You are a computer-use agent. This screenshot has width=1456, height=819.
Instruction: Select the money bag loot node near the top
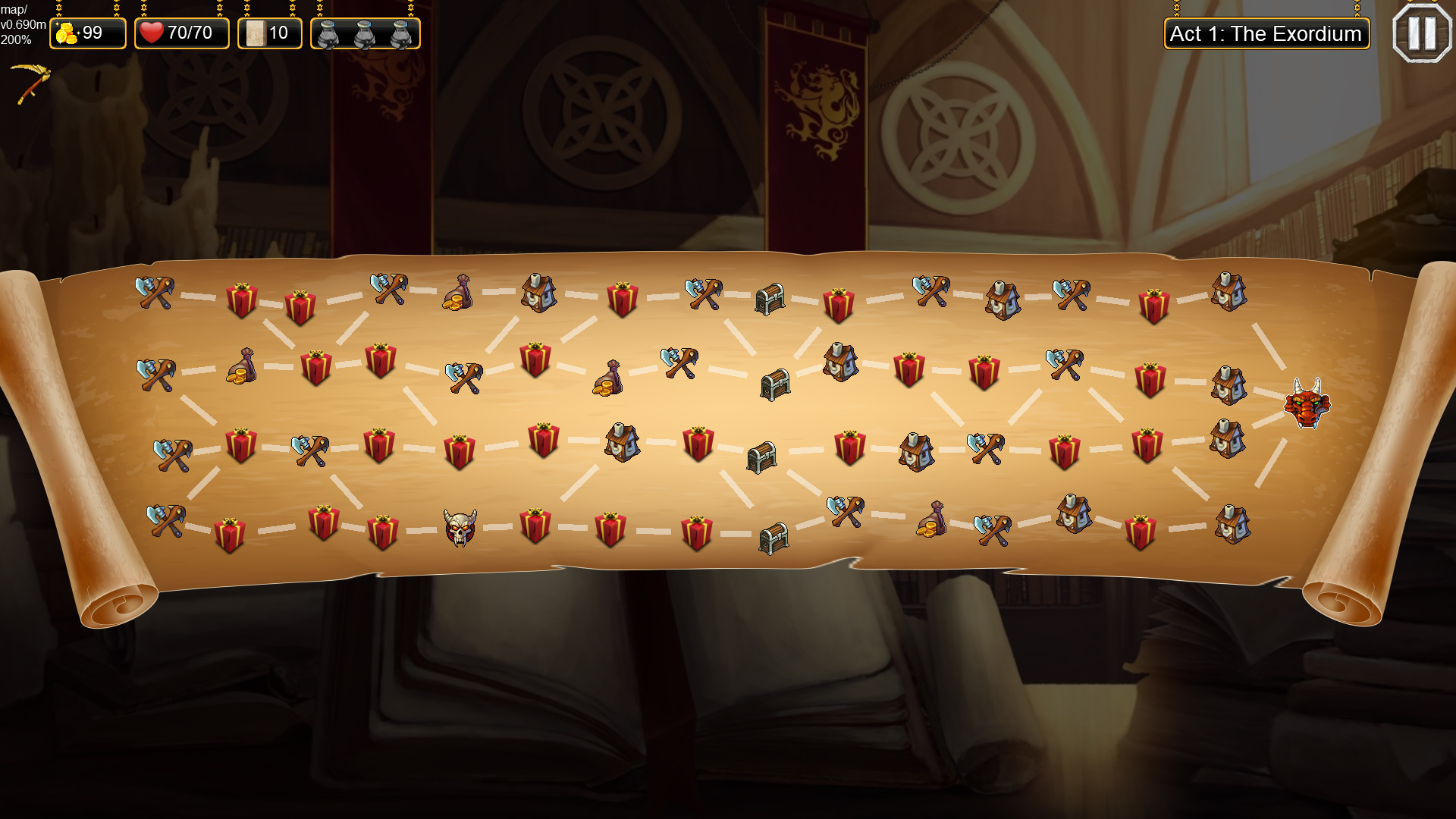coord(456,292)
